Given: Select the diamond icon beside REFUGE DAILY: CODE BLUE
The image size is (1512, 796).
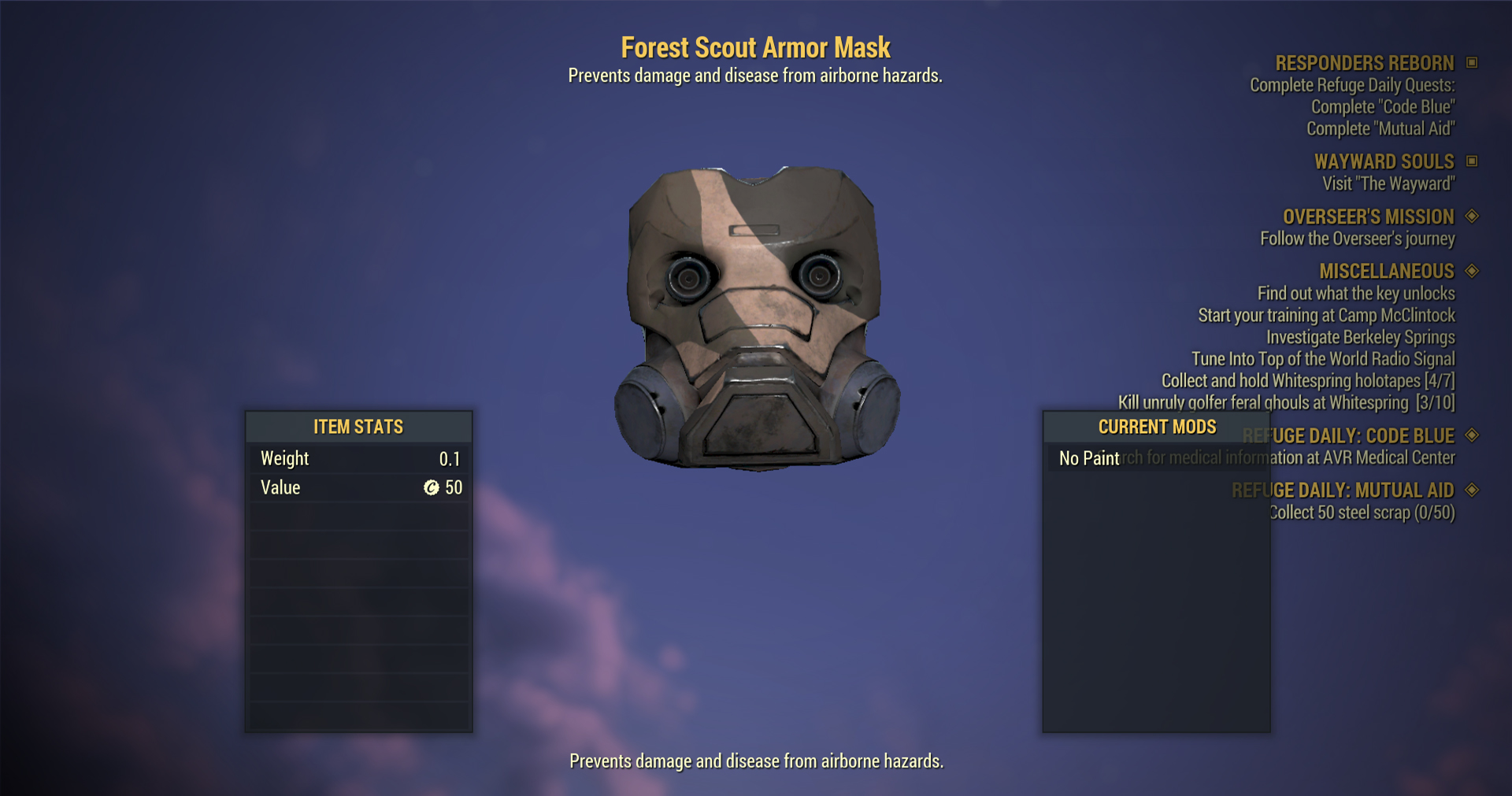Looking at the screenshot, I should (1472, 435).
